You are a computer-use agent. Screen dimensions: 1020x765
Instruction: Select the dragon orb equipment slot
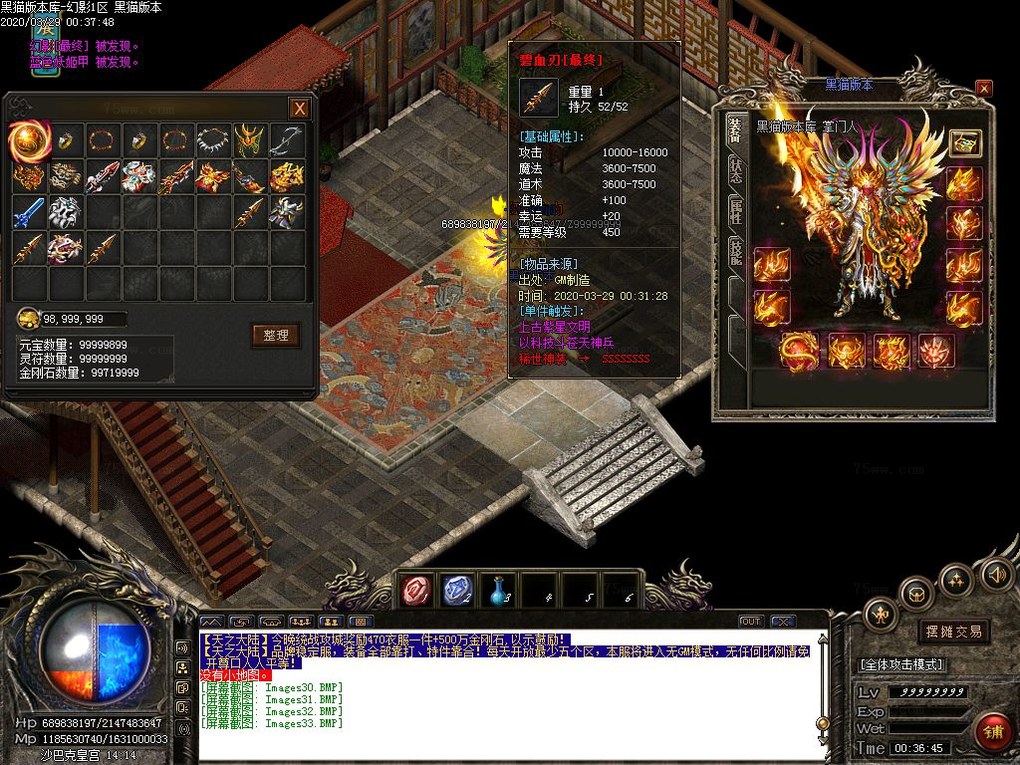(797, 351)
